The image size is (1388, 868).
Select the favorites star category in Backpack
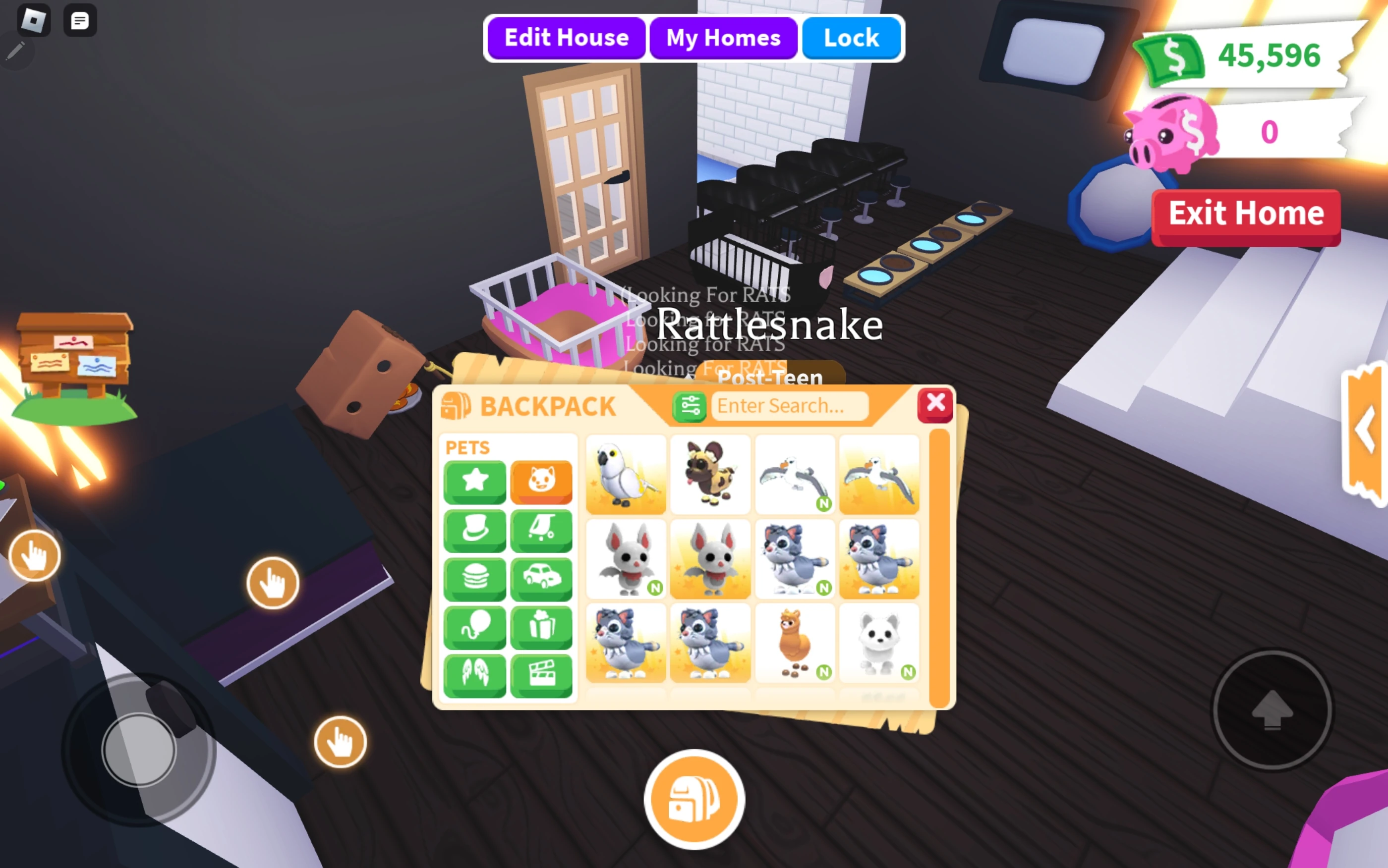[x=475, y=481]
